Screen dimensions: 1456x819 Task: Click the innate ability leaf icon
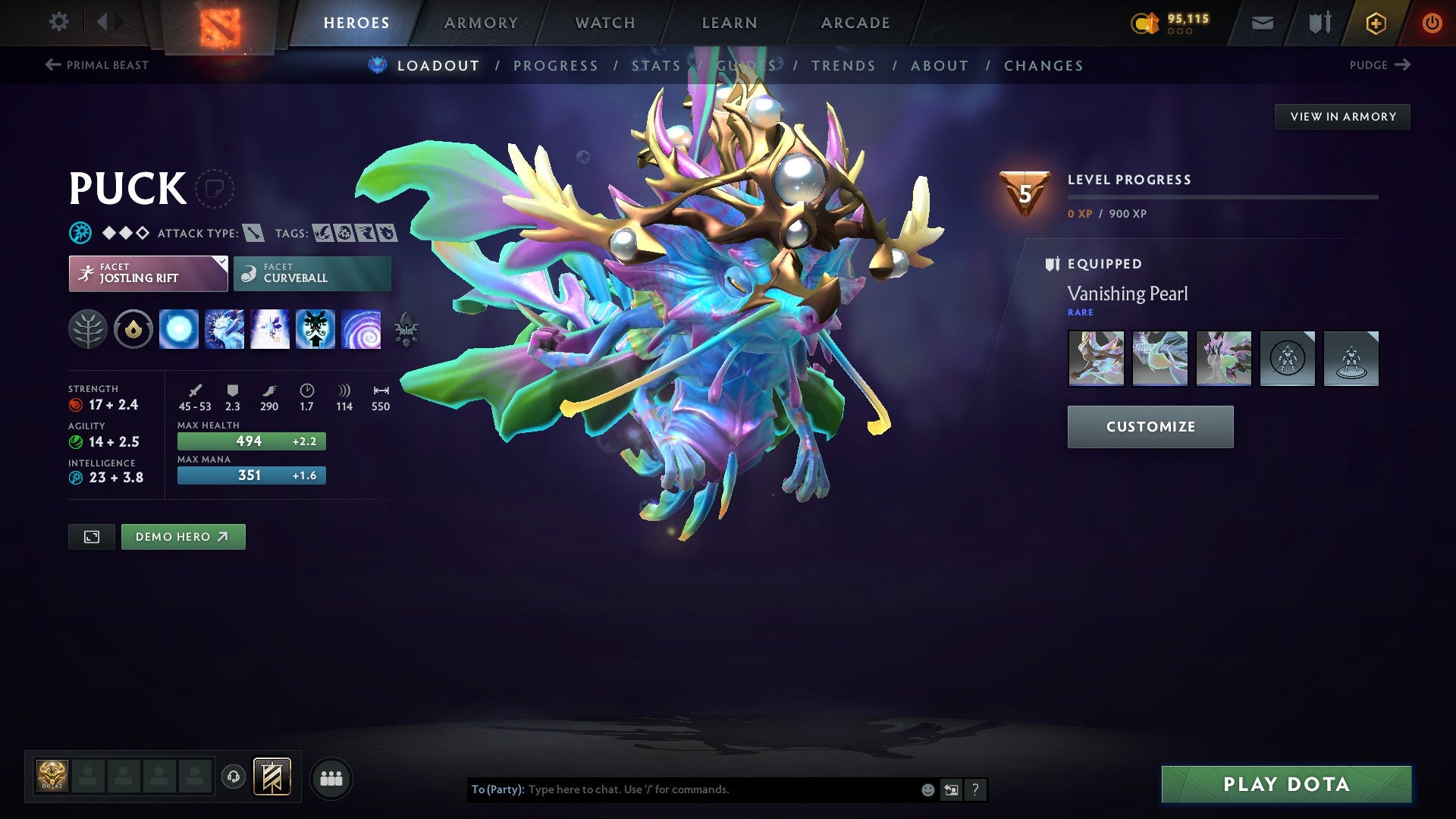click(x=89, y=329)
